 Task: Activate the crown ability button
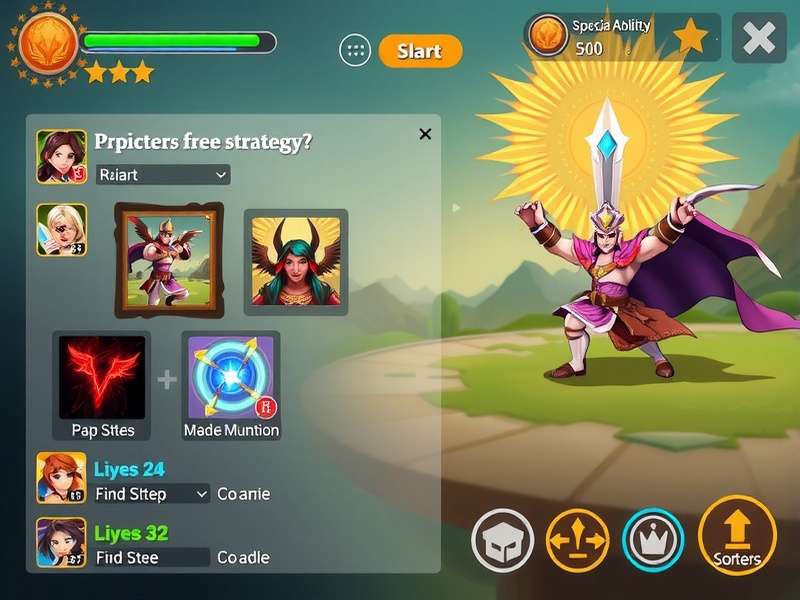(x=653, y=541)
